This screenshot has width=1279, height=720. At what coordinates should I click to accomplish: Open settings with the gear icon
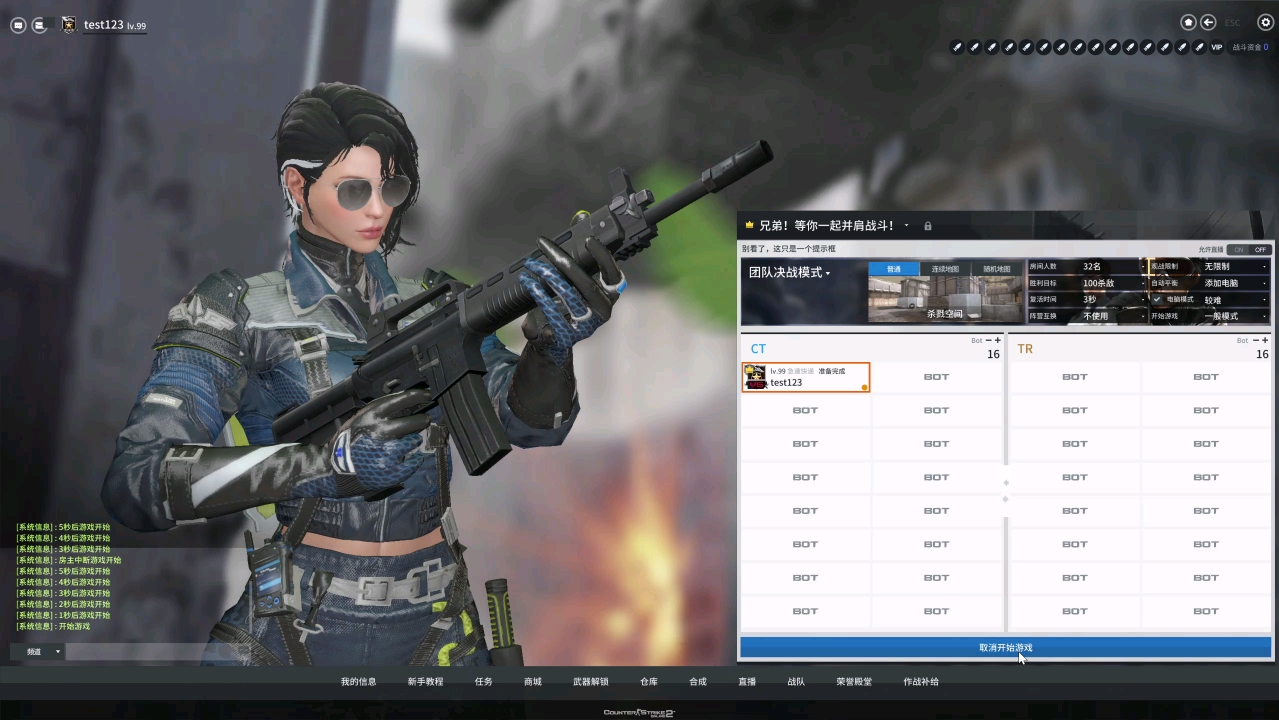(x=1265, y=22)
